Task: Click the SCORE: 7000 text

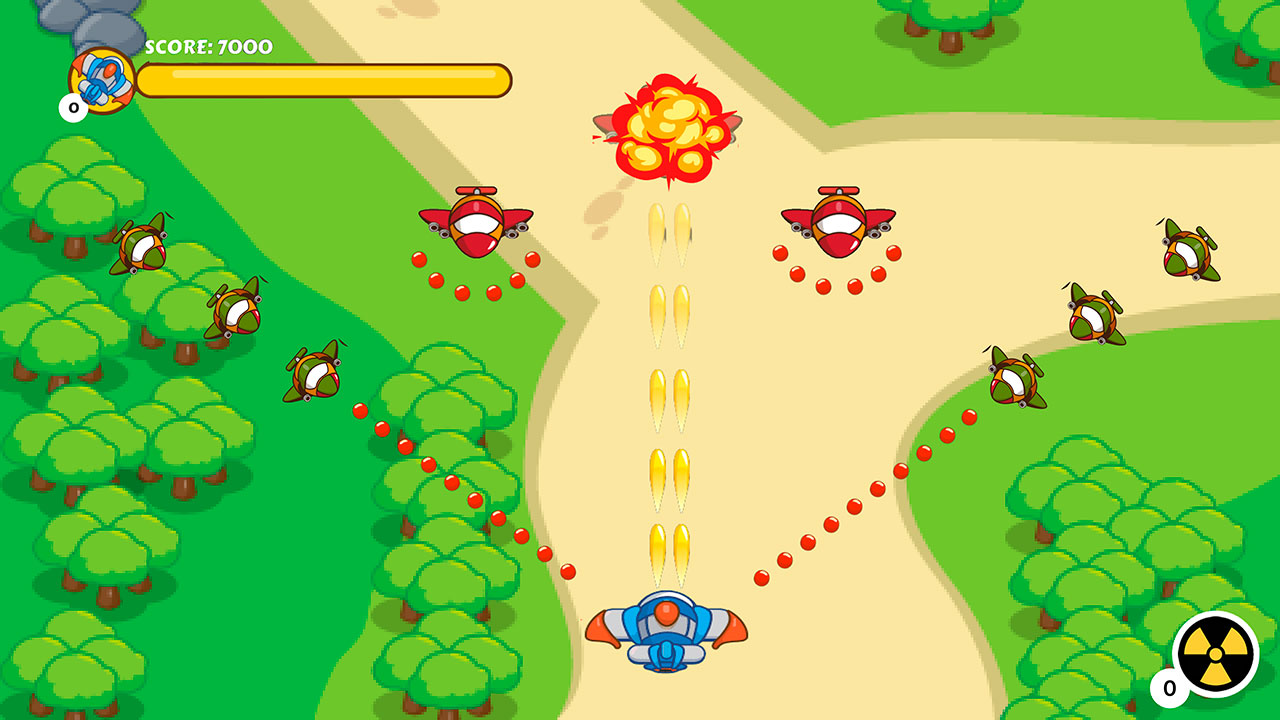Action: (207, 46)
